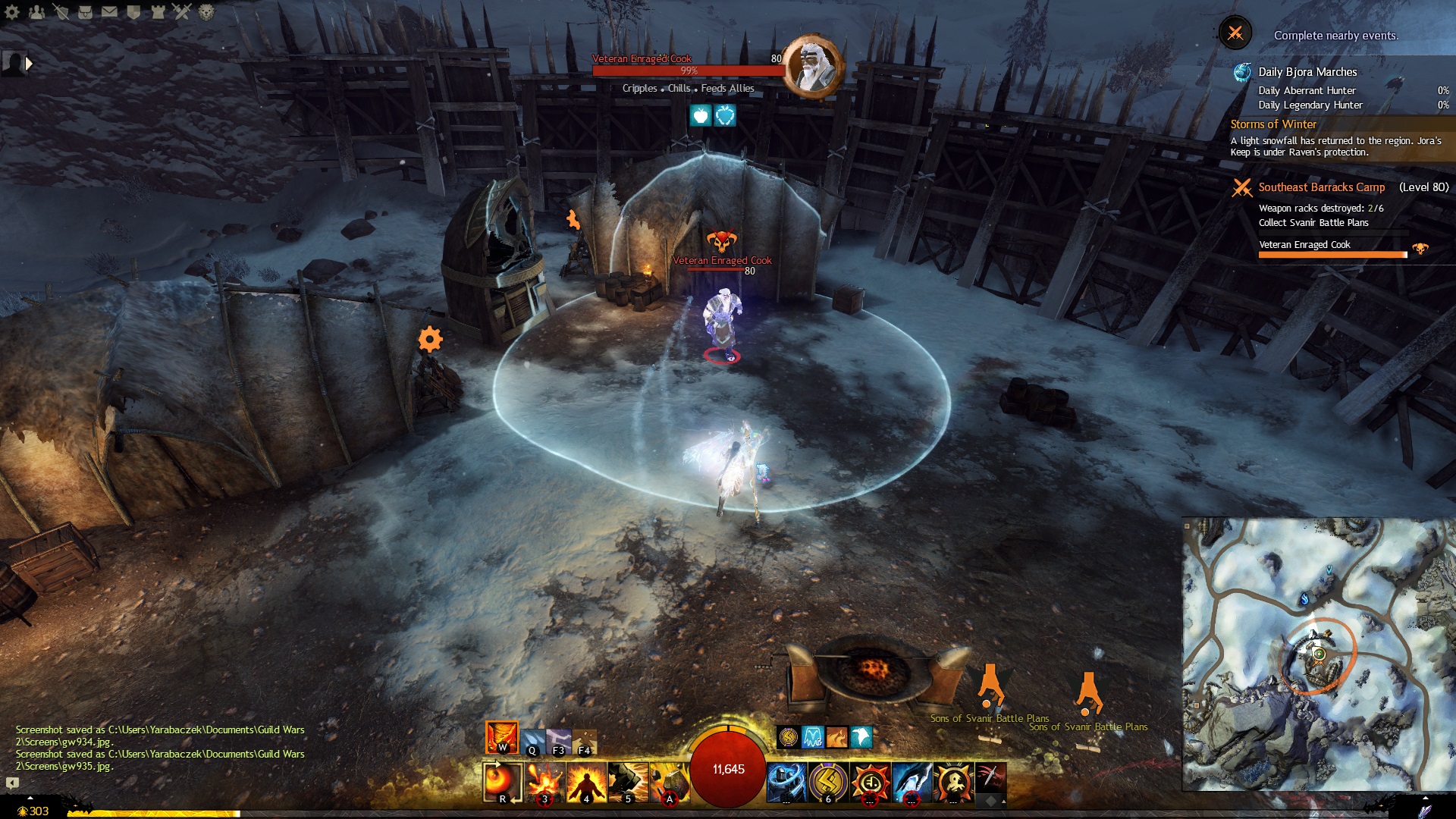Viewport: 1456px width, 819px height.
Task: Switch to fire attunement tornado icon
Action: 501,737
